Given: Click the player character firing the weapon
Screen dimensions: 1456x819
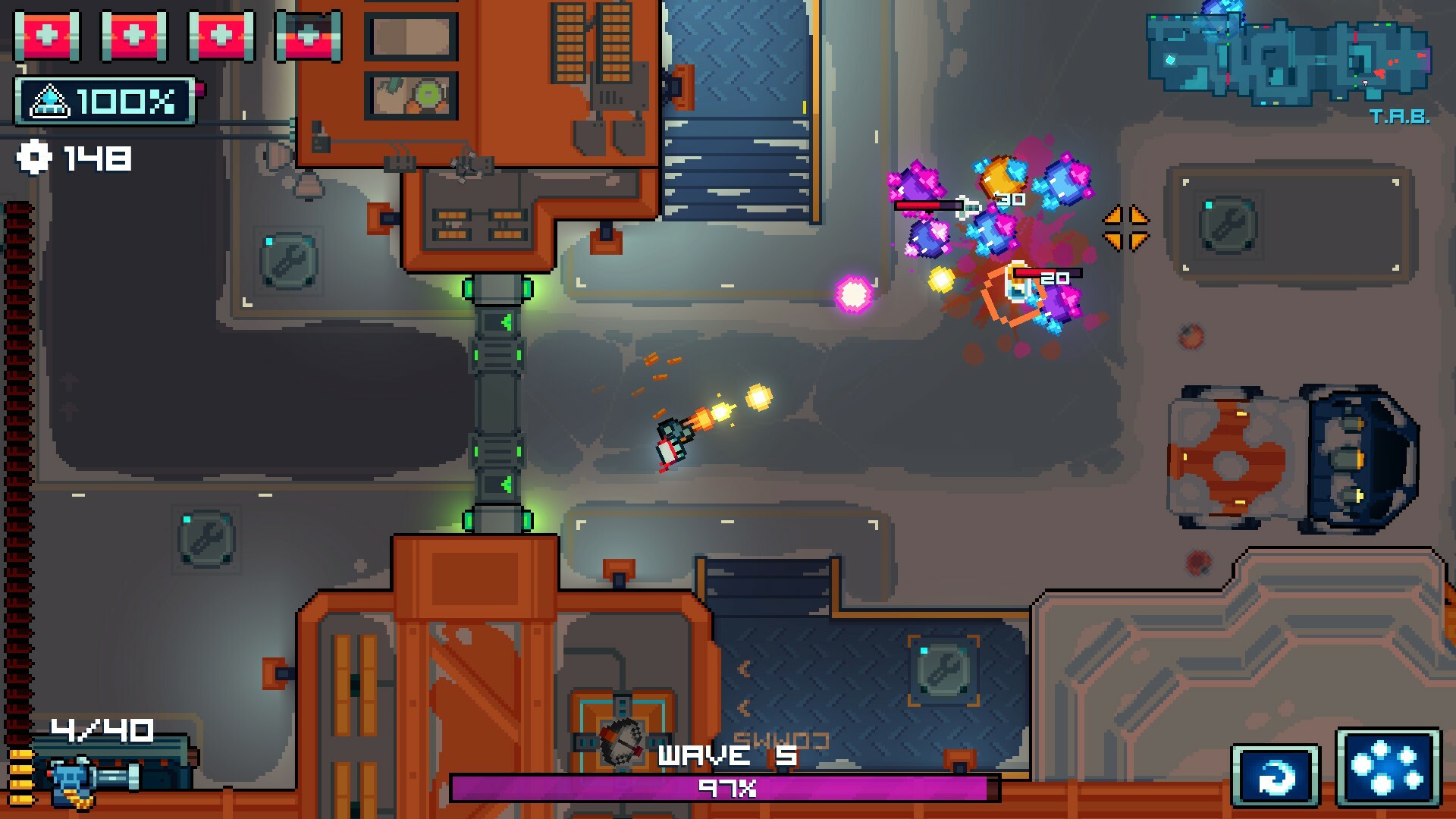Looking at the screenshot, I should (x=671, y=440).
